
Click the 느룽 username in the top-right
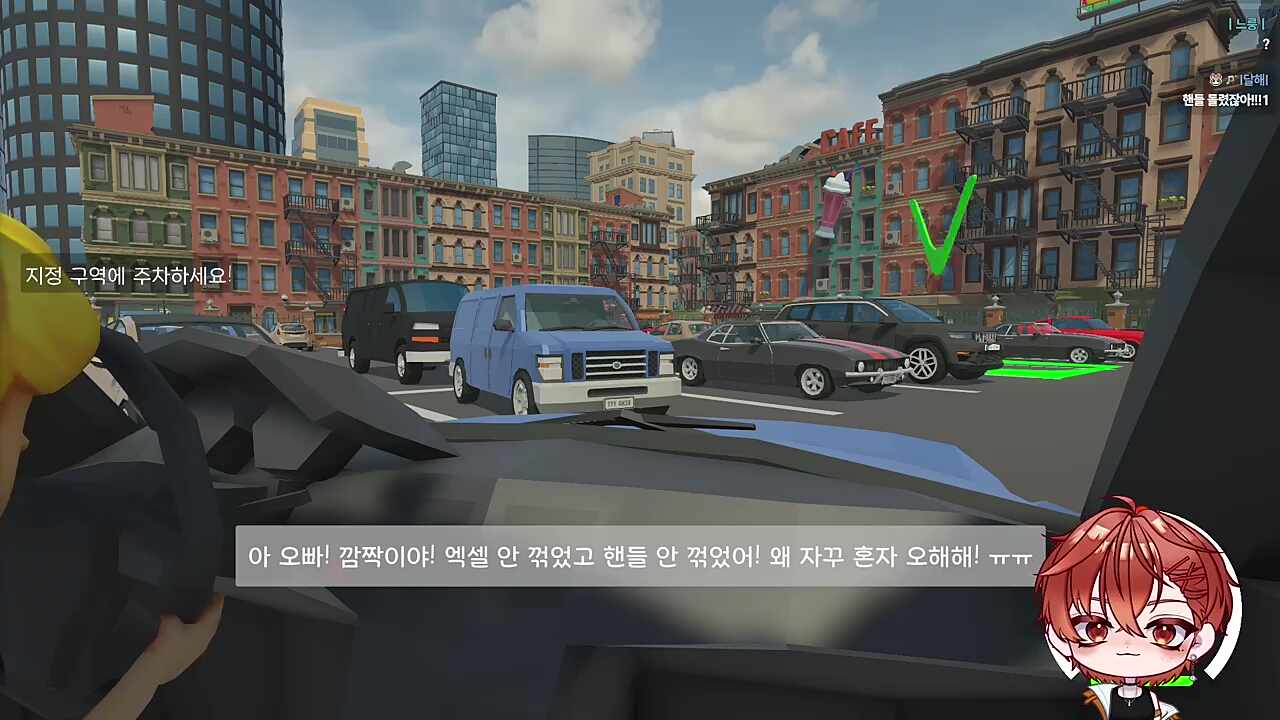point(1246,24)
